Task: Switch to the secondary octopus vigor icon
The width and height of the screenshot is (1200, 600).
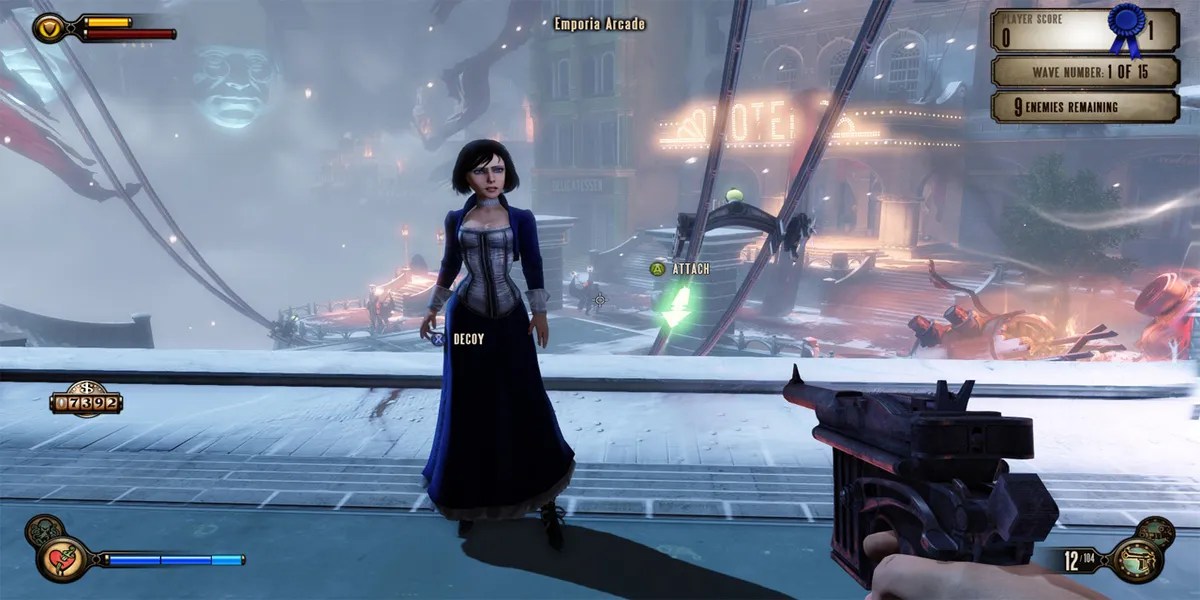Action: click(43, 530)
